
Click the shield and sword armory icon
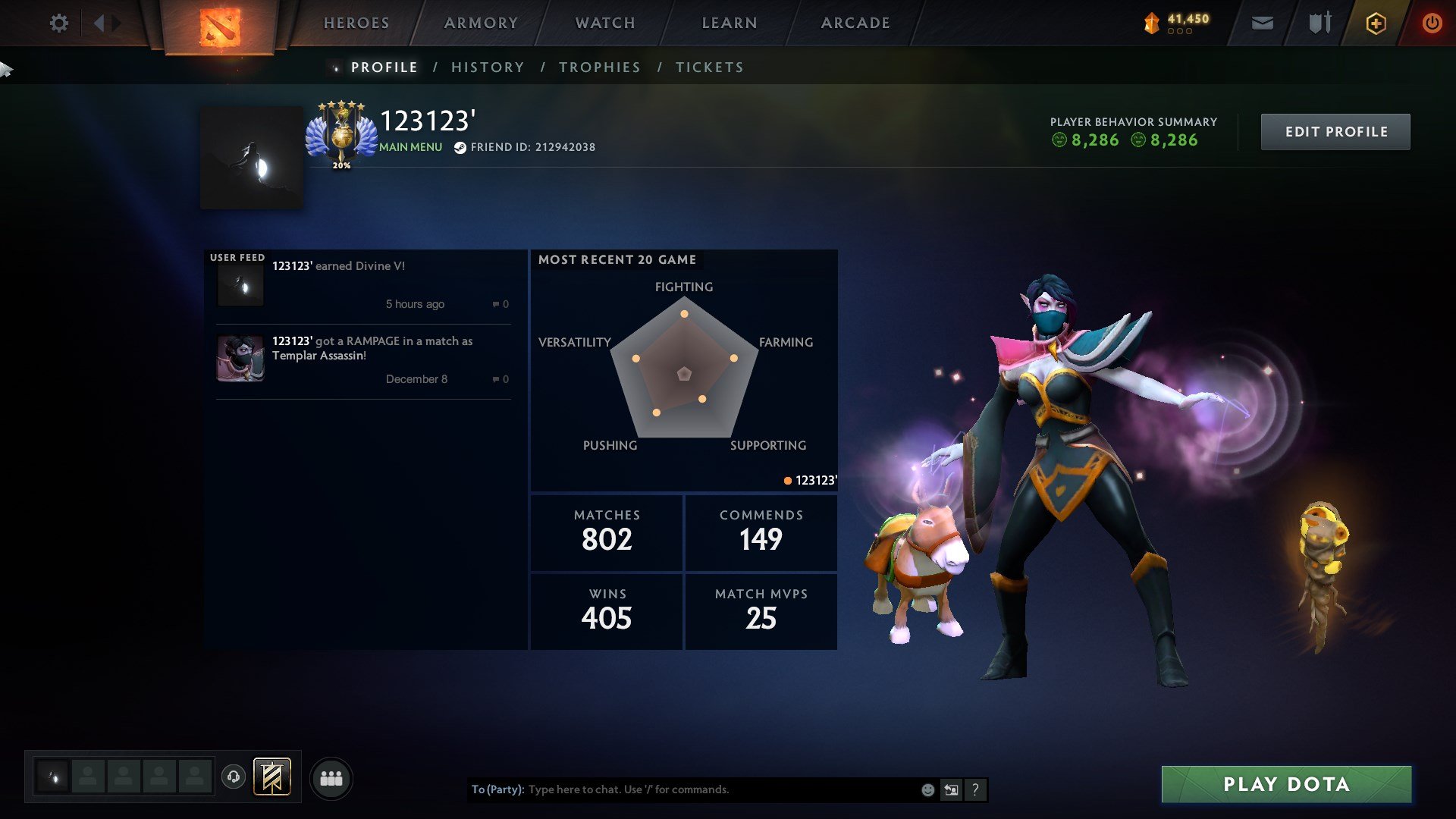[x=1318, y=24]
